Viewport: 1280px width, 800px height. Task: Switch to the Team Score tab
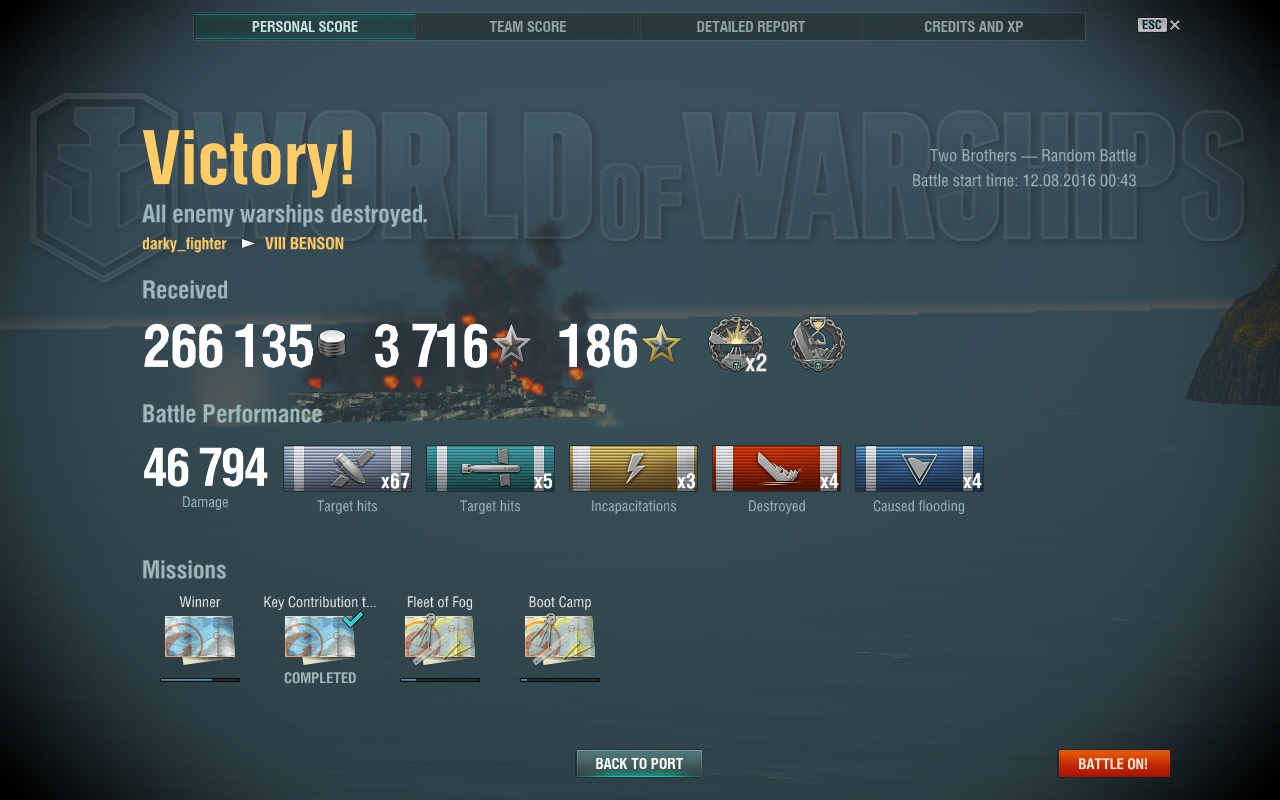click(x=528, y=27)
